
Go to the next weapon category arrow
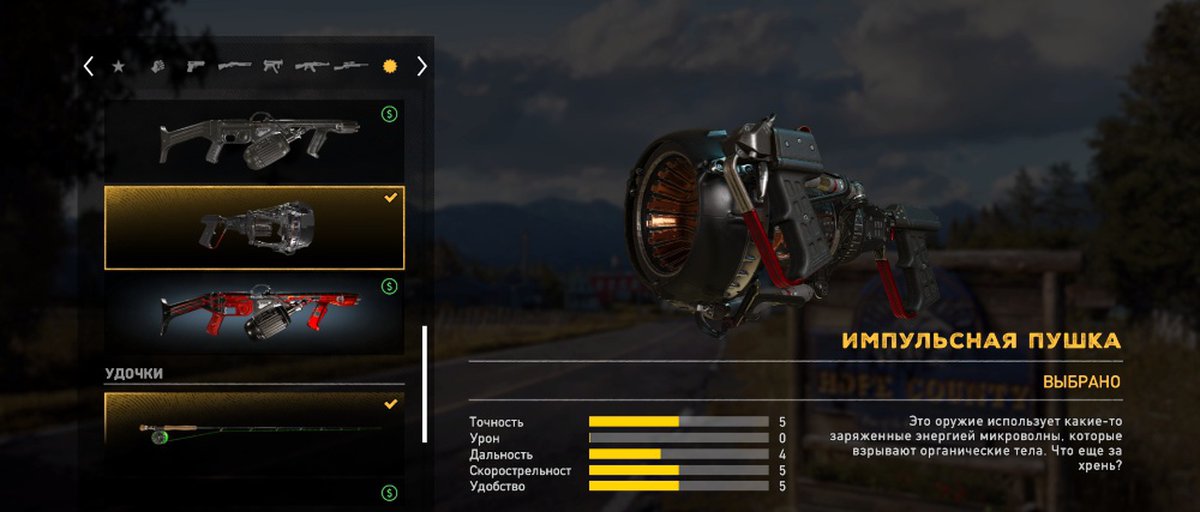coord(422,67)
